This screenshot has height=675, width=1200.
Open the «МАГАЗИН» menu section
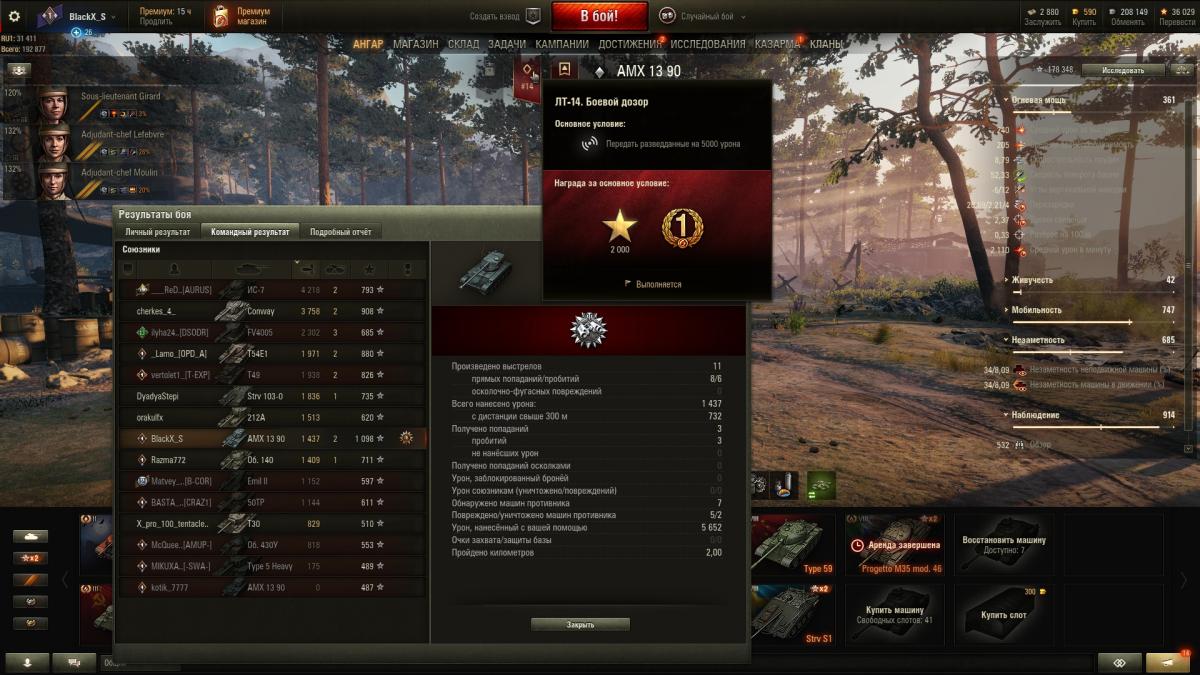tap(415, 44)
